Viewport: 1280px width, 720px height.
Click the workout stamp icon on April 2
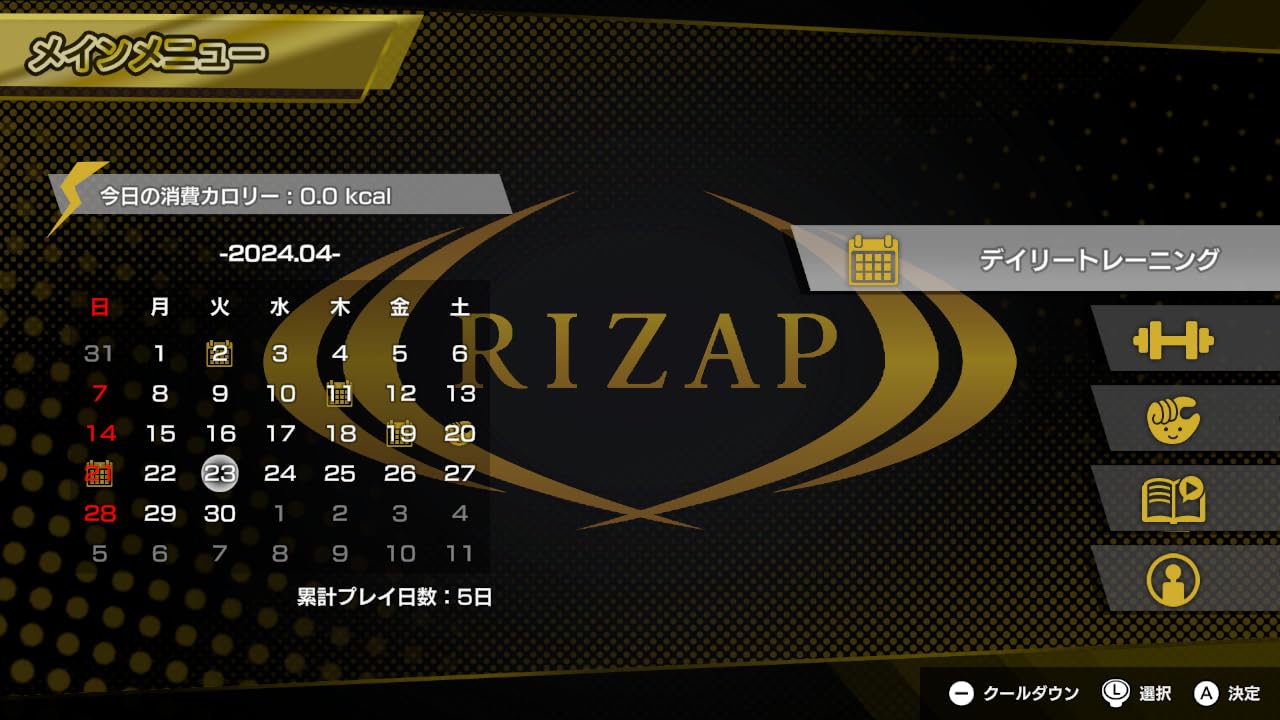click(x=221, y=353)
